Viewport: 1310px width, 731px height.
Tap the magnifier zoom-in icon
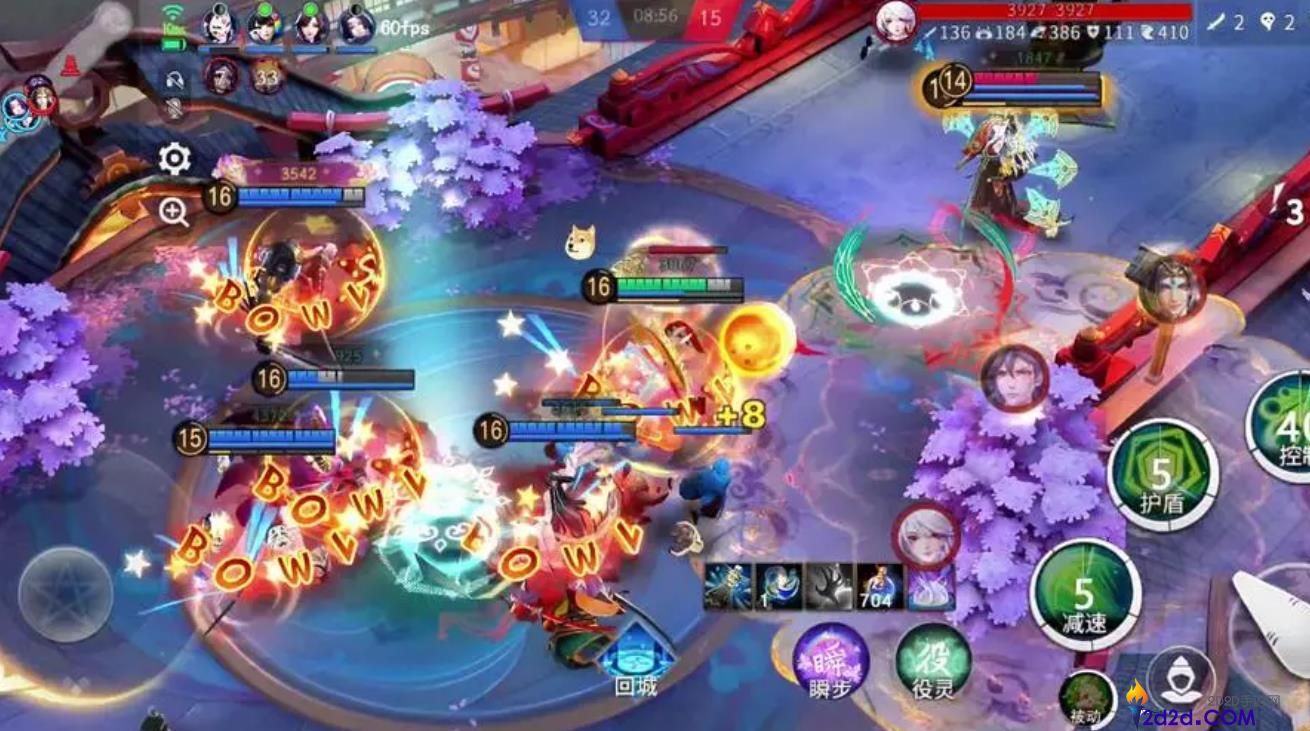click(174, 212)
